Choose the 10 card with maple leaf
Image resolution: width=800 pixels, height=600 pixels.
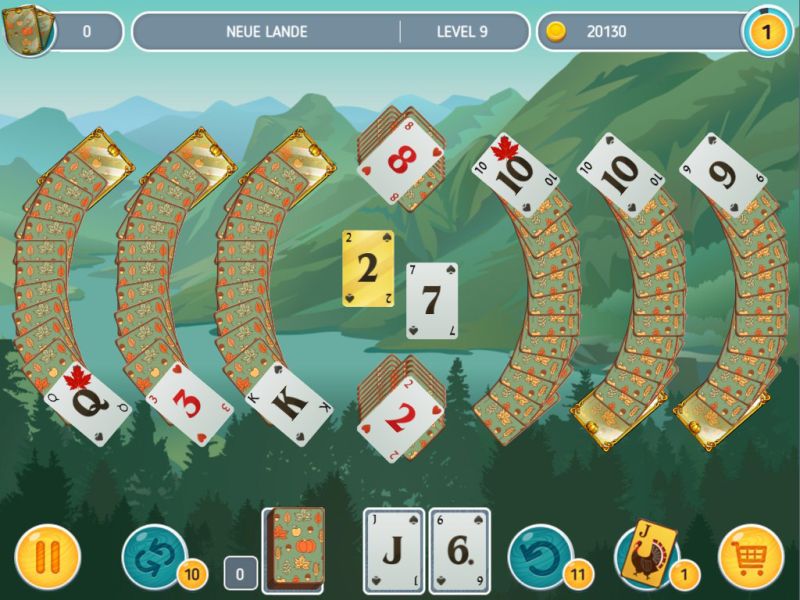point(511,175)
